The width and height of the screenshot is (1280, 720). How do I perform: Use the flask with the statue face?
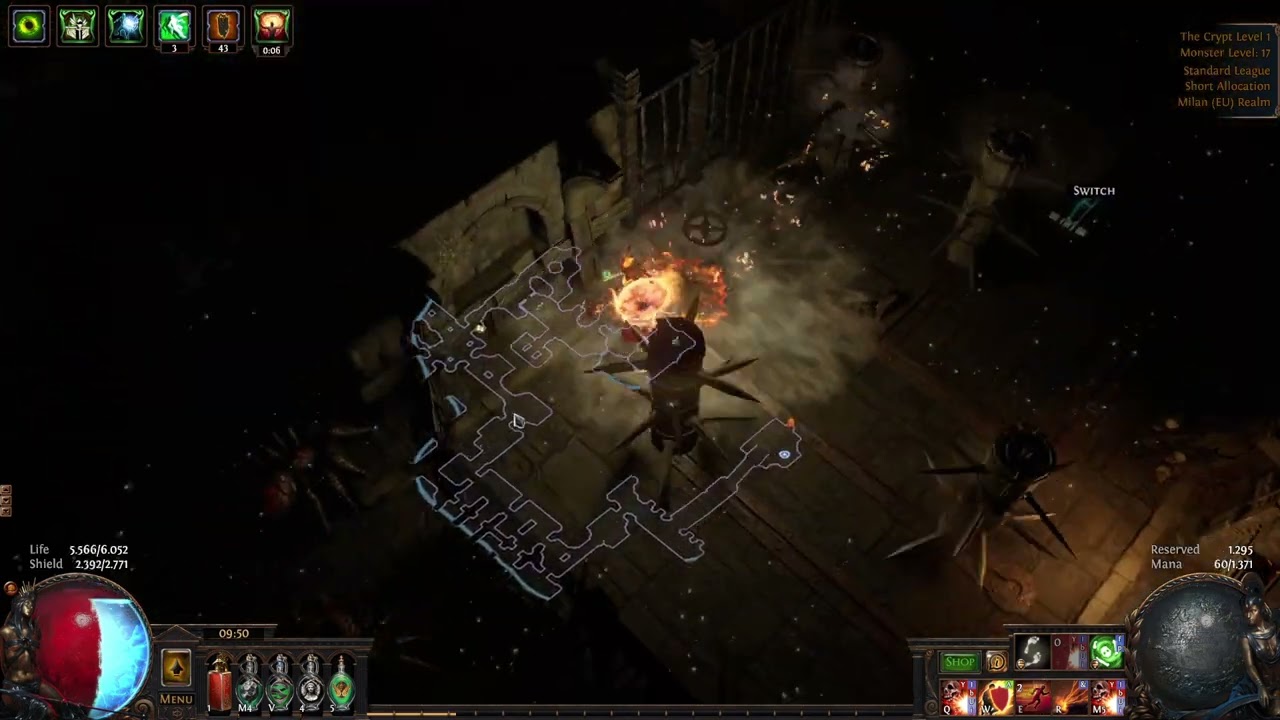click(311, 685)
